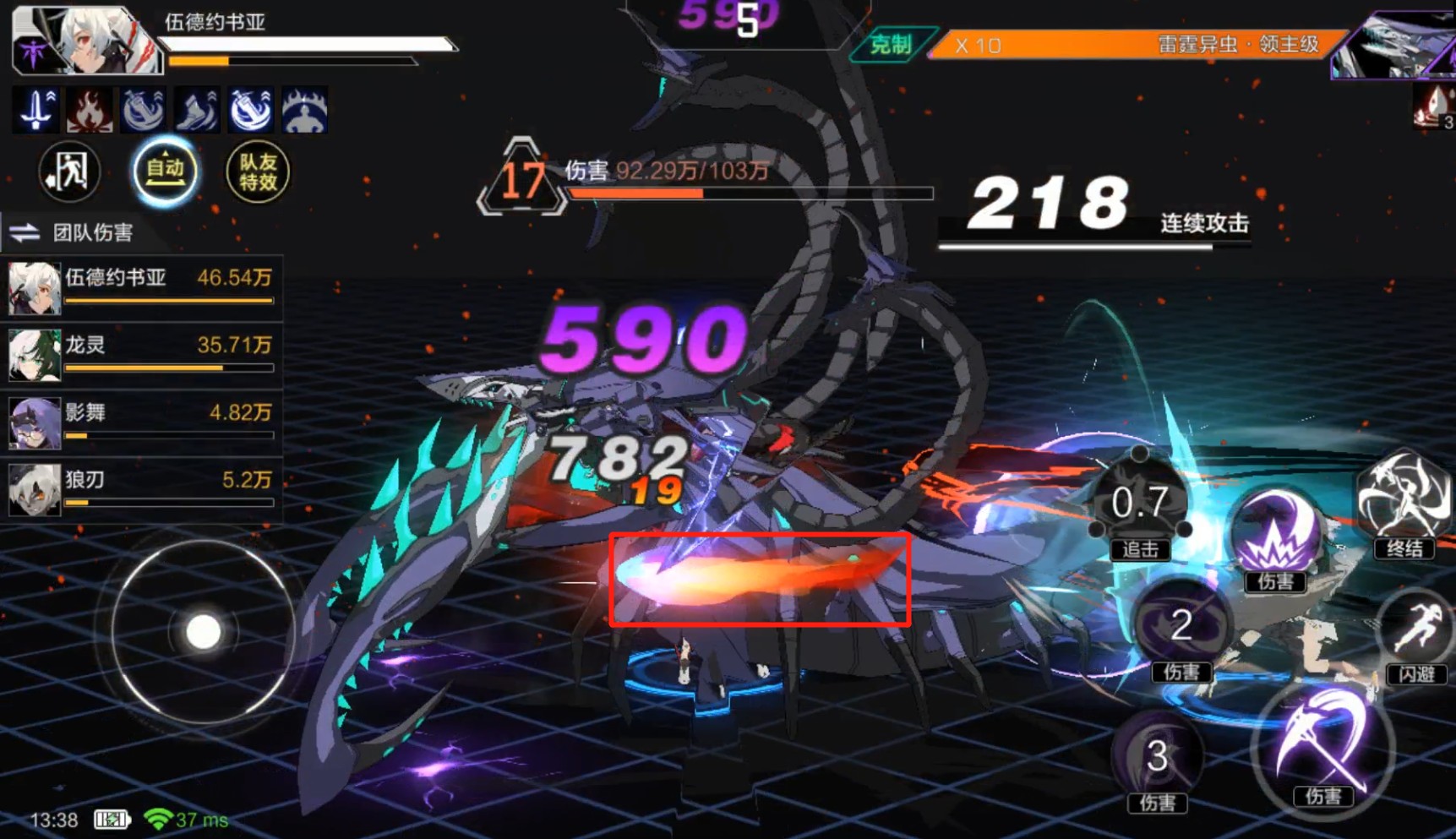This screenshot has width=1456, height=839.
Task: Inspect the sword-up buff icon
Action: point(35,110)
